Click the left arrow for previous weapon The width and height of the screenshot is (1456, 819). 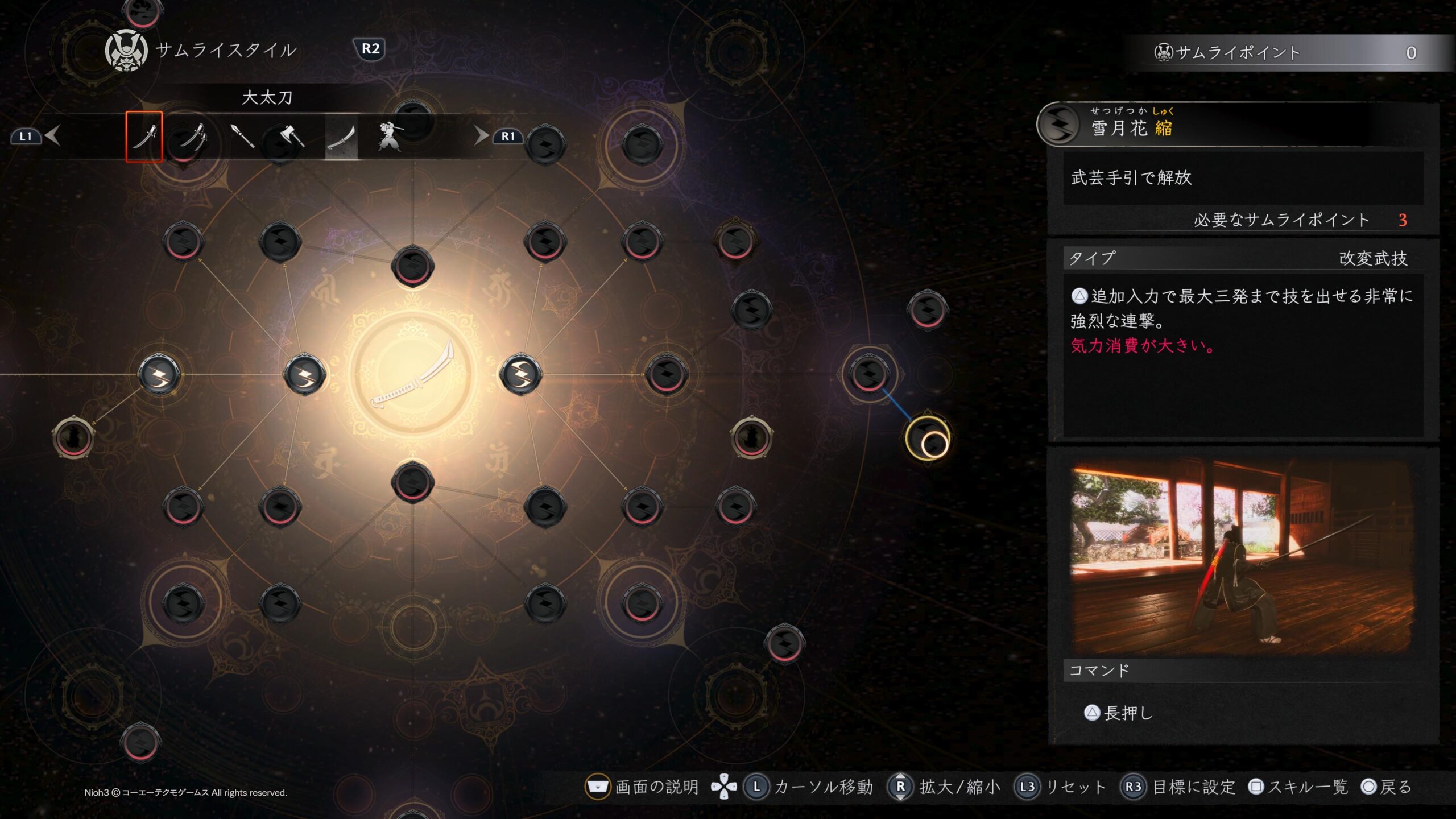52,136
